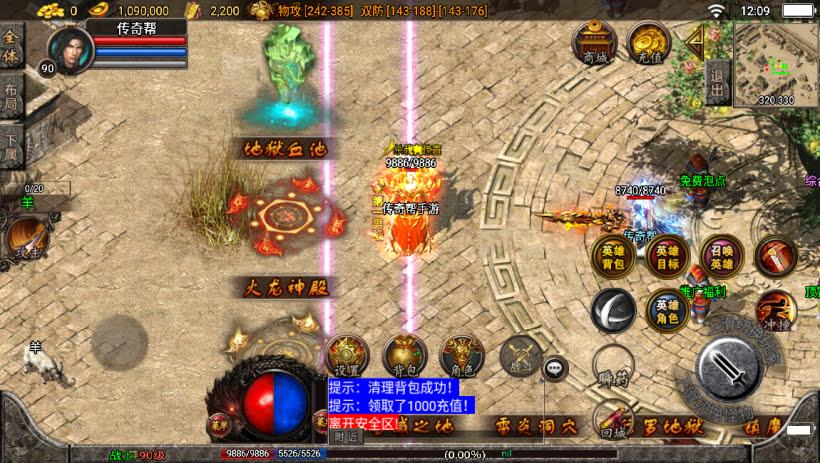Open the 设置 settings menu

click(x=348, y=356)
